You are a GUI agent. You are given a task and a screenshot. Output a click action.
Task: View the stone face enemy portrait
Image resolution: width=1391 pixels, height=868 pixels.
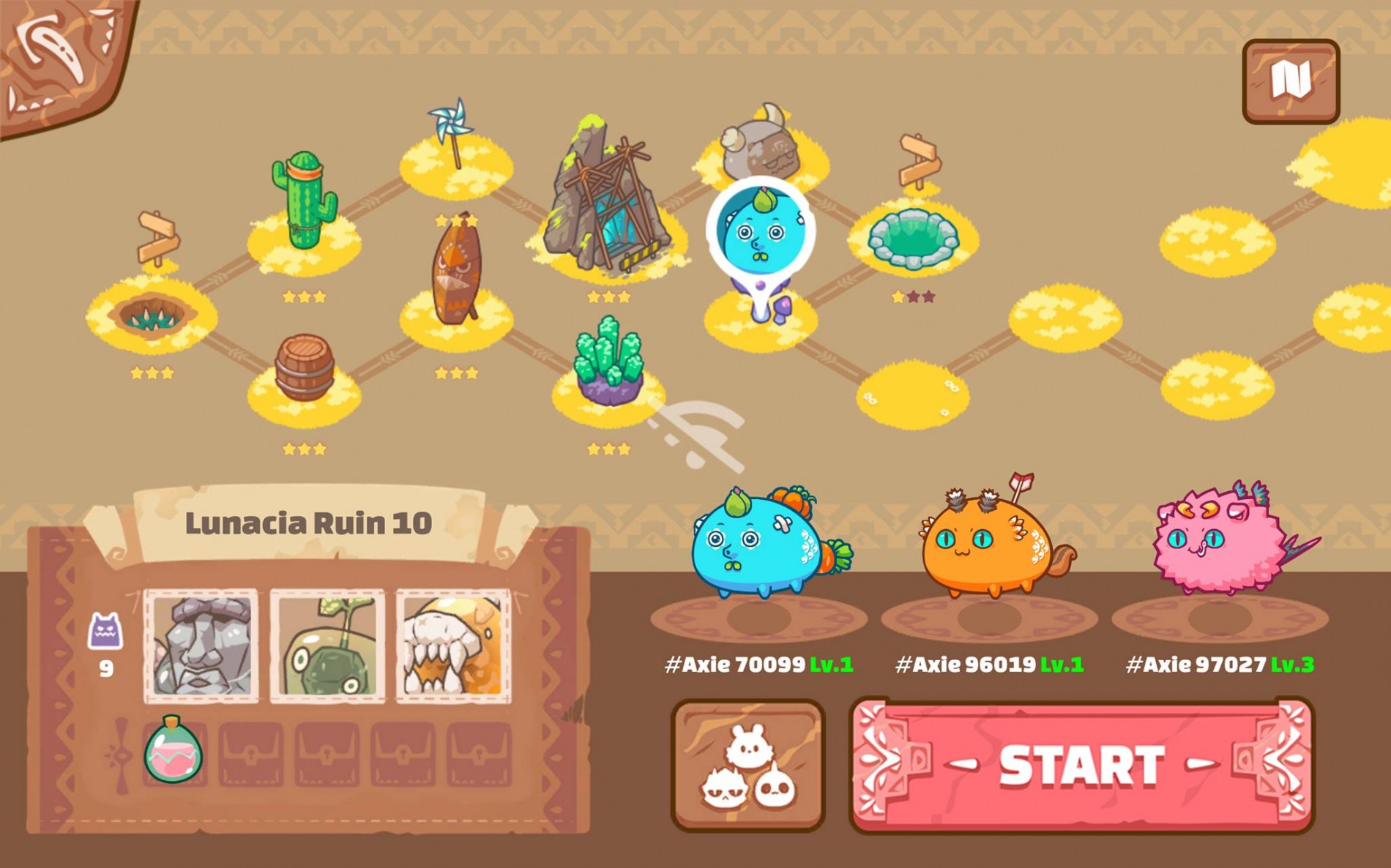pos(201,646)
